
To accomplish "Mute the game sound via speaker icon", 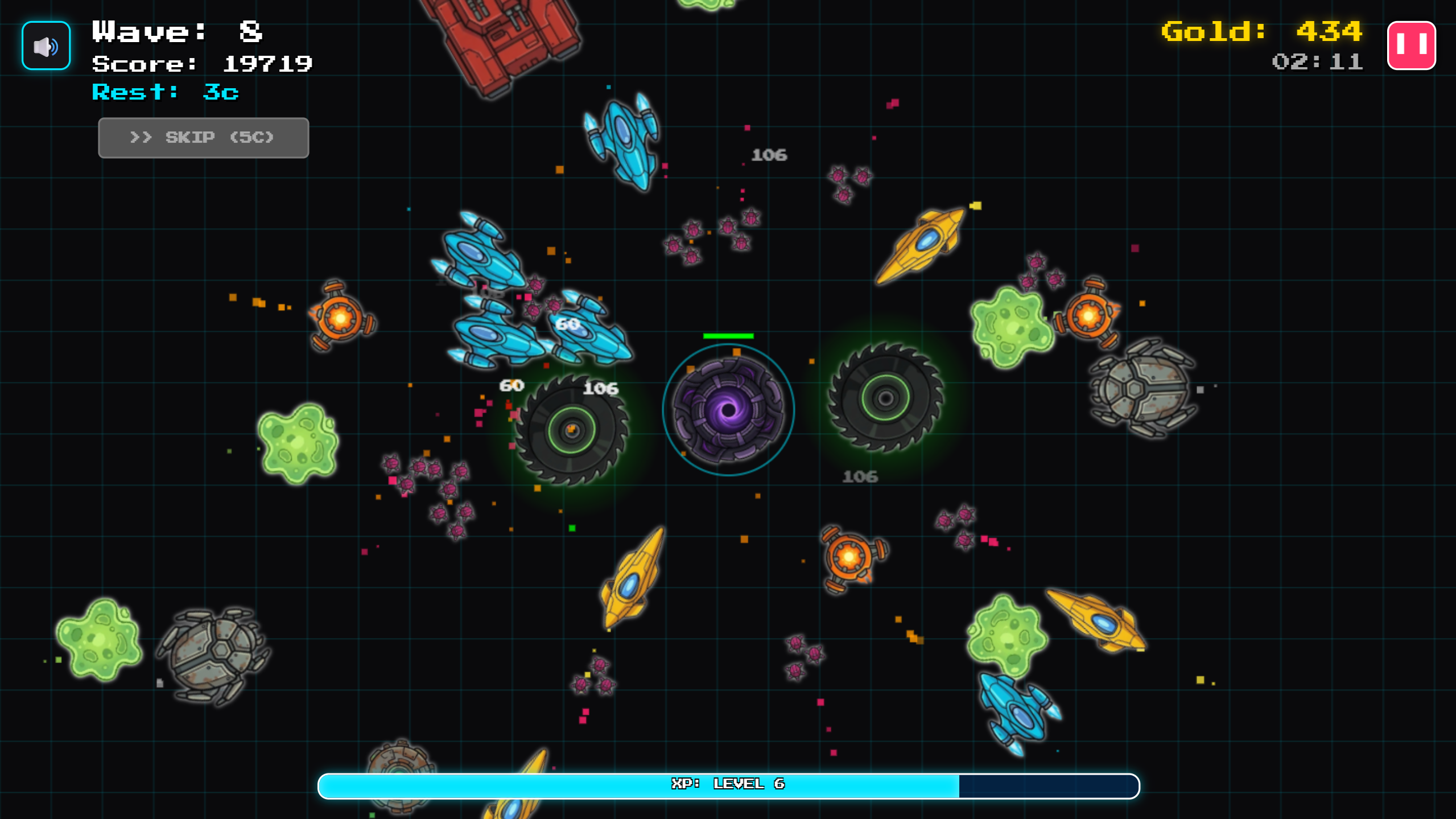I will (45, 45).
